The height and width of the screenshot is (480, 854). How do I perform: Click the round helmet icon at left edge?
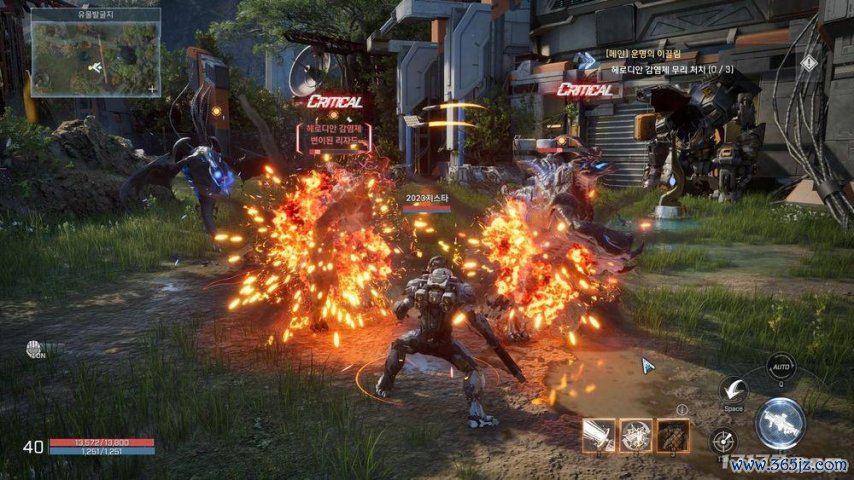click(35, 349)
